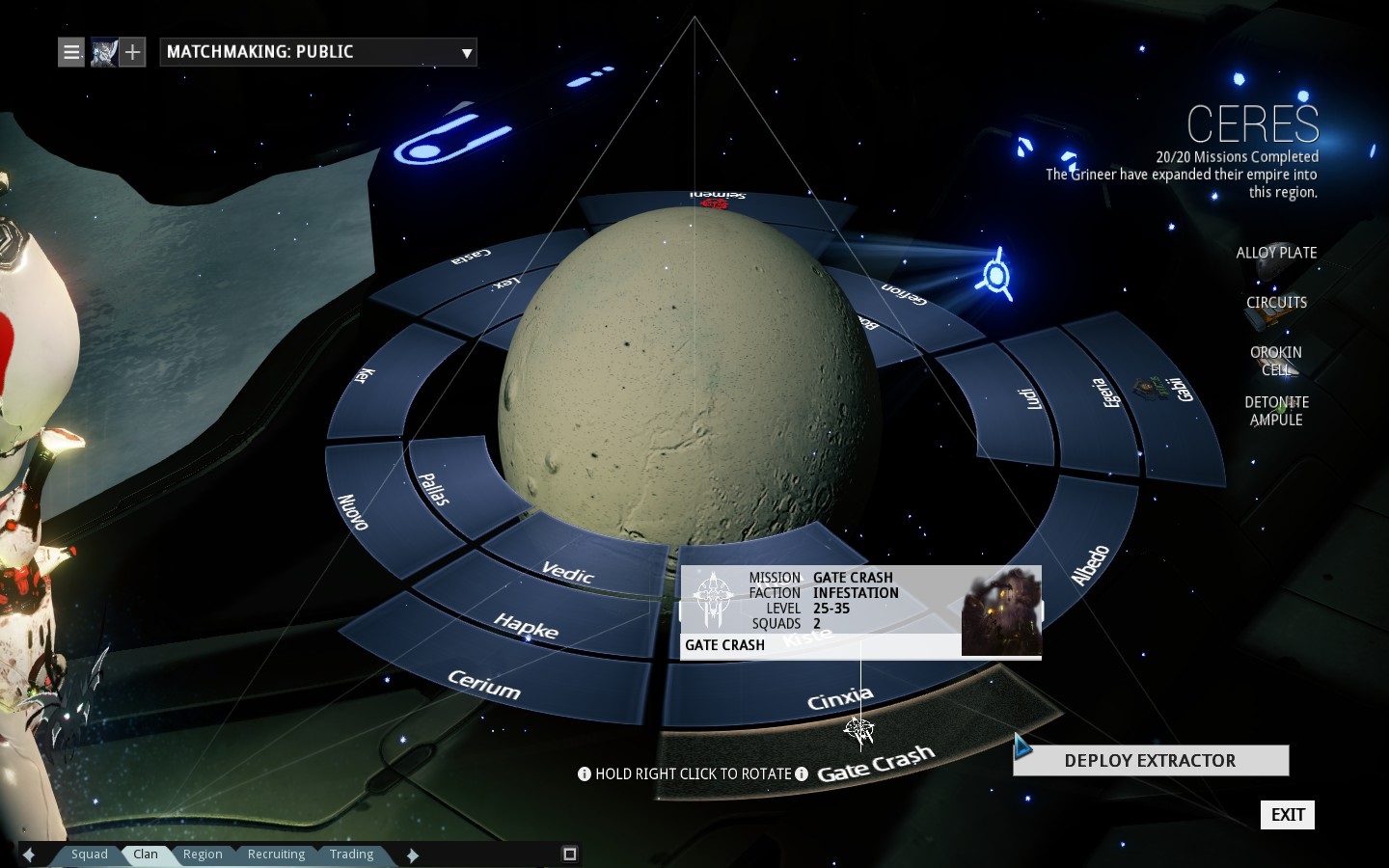Open the hamburger menu icon

71,52
